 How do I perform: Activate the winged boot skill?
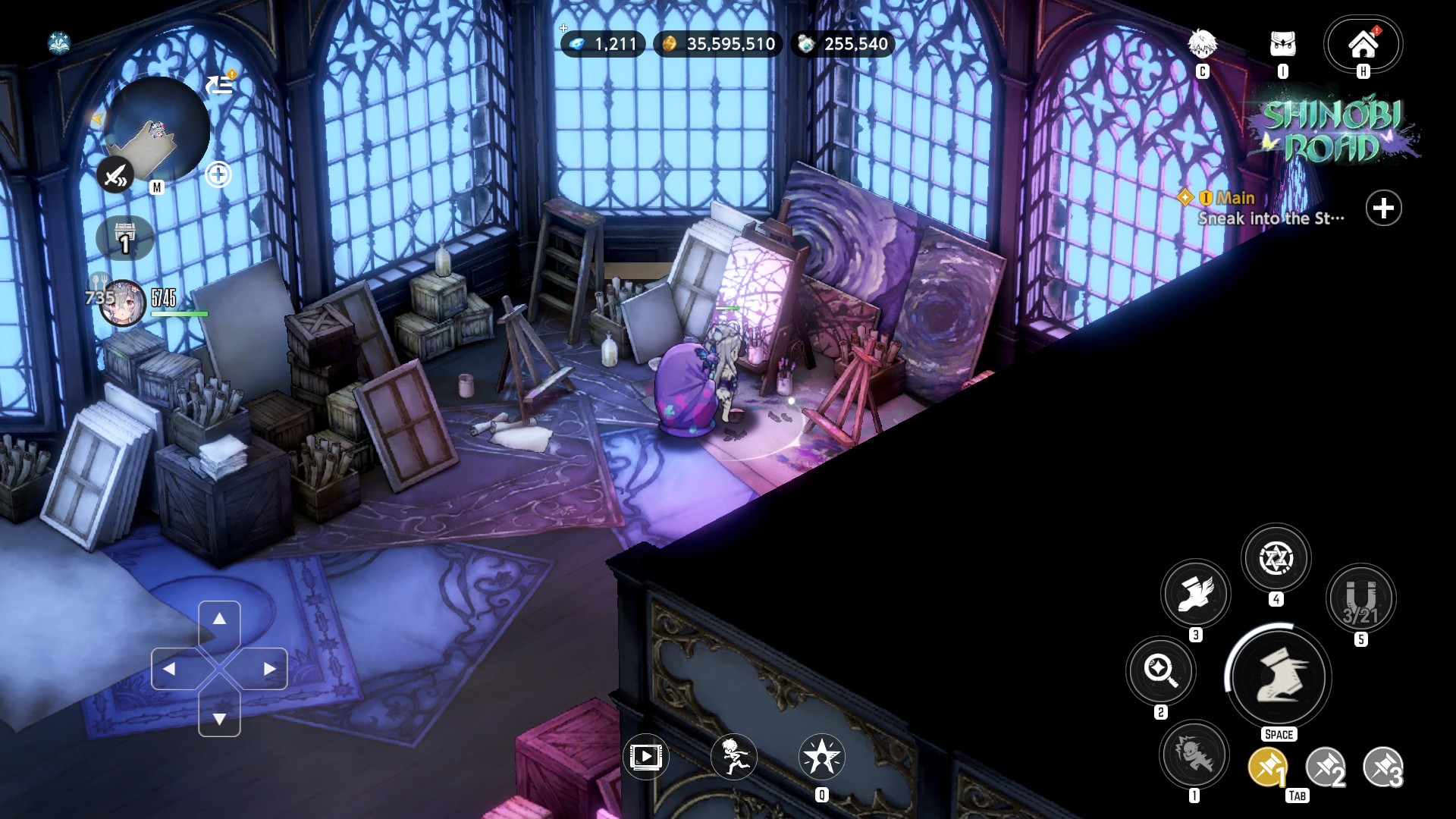click(1196, 594)
